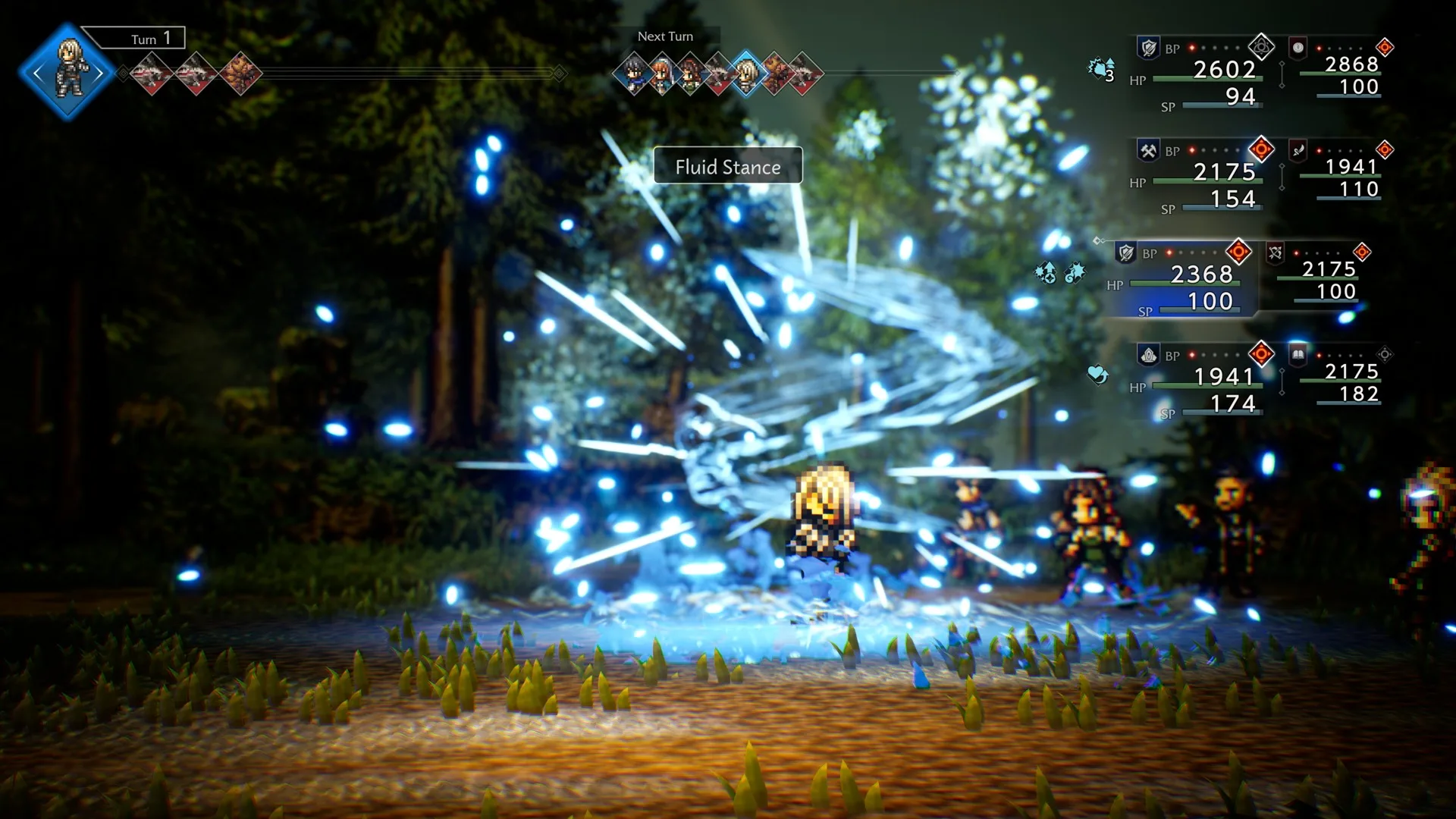
Task: Click the active character portrait in the blue diamond
Action: pyautogui.click(x=68, y=70)
